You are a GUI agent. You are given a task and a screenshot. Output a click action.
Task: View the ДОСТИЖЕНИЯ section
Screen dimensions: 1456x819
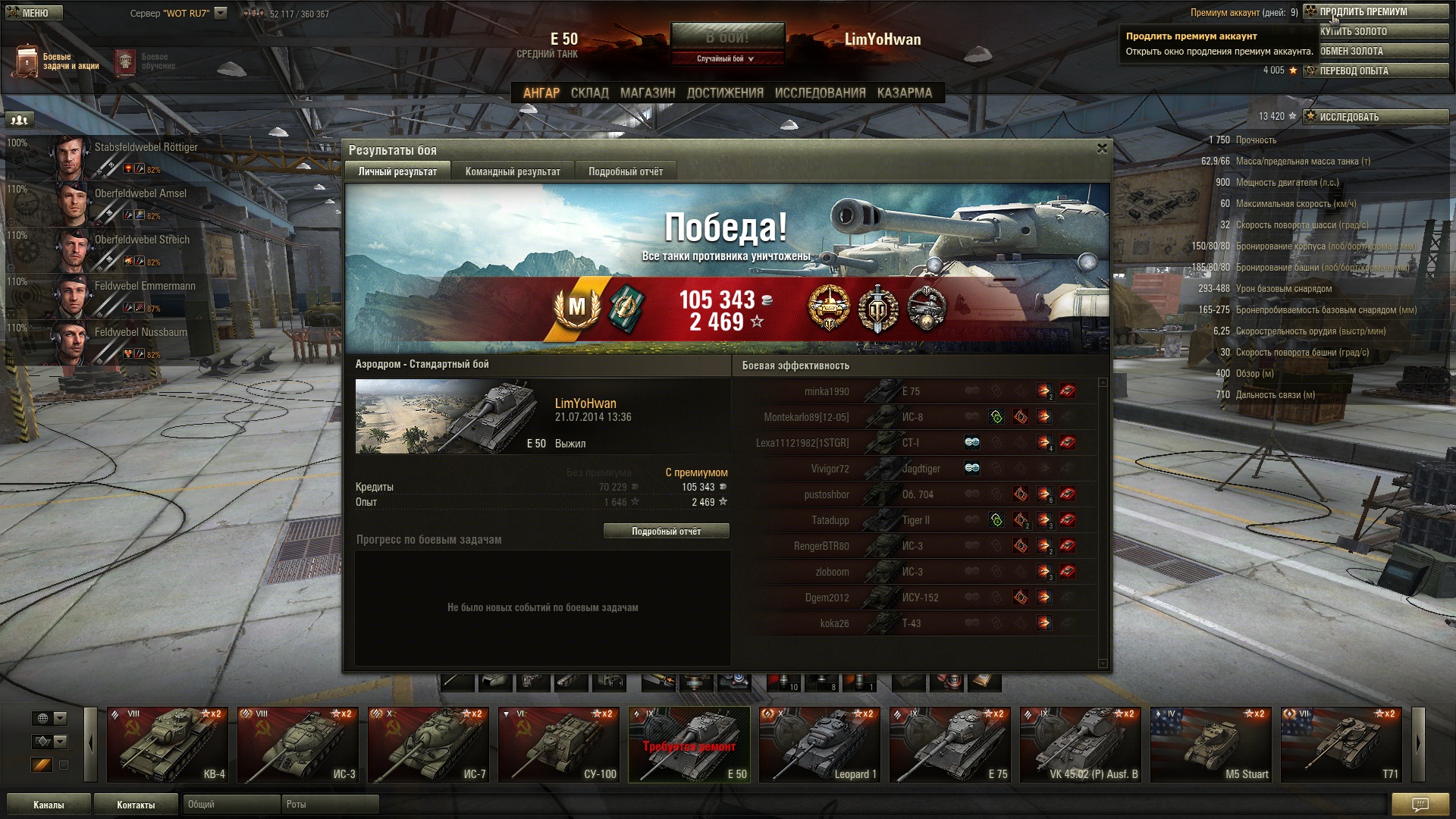pyautogui.click(x=725, y=93)
